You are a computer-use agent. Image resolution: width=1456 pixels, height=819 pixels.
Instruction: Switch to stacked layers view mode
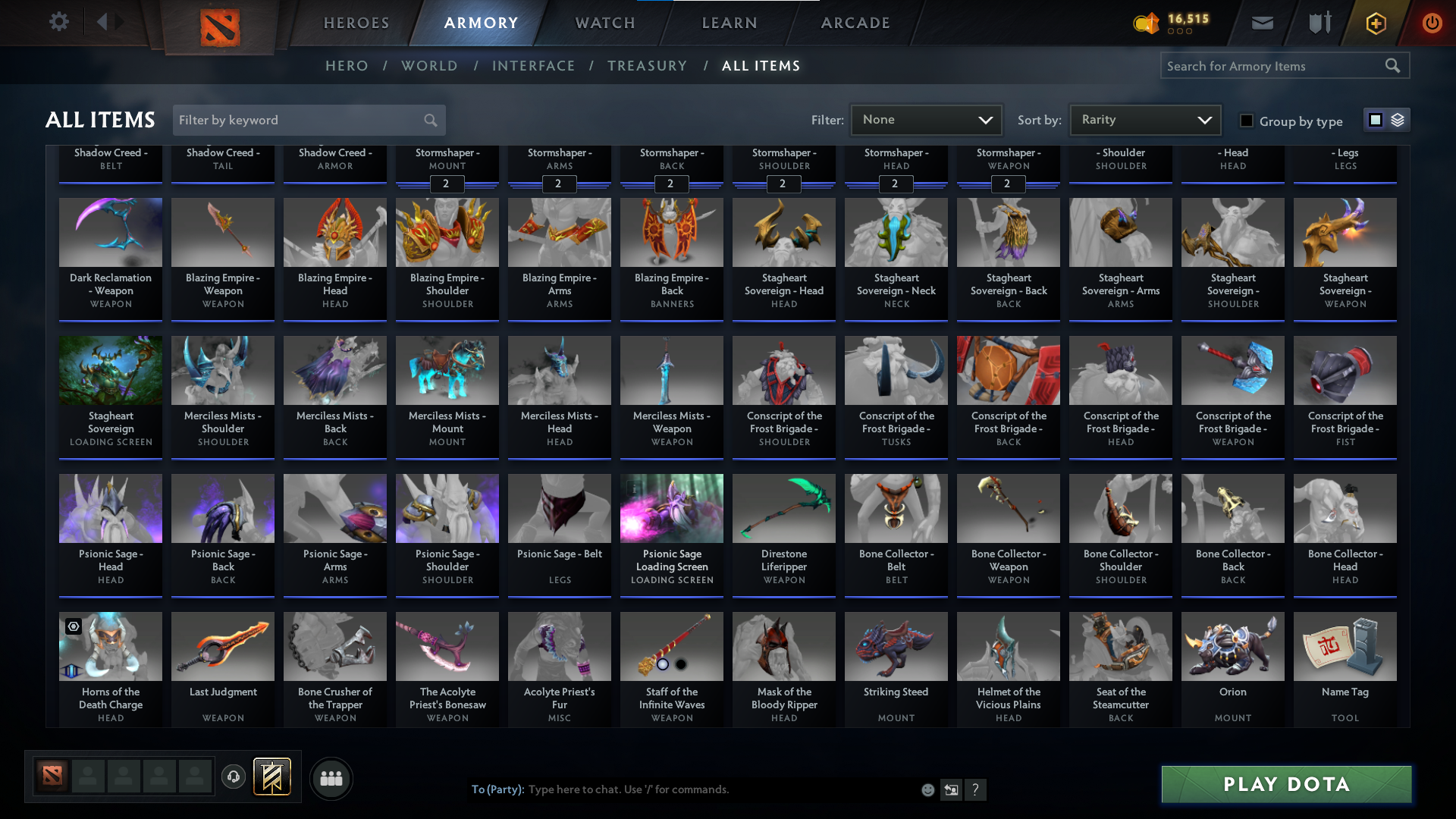pos(1397,120)
